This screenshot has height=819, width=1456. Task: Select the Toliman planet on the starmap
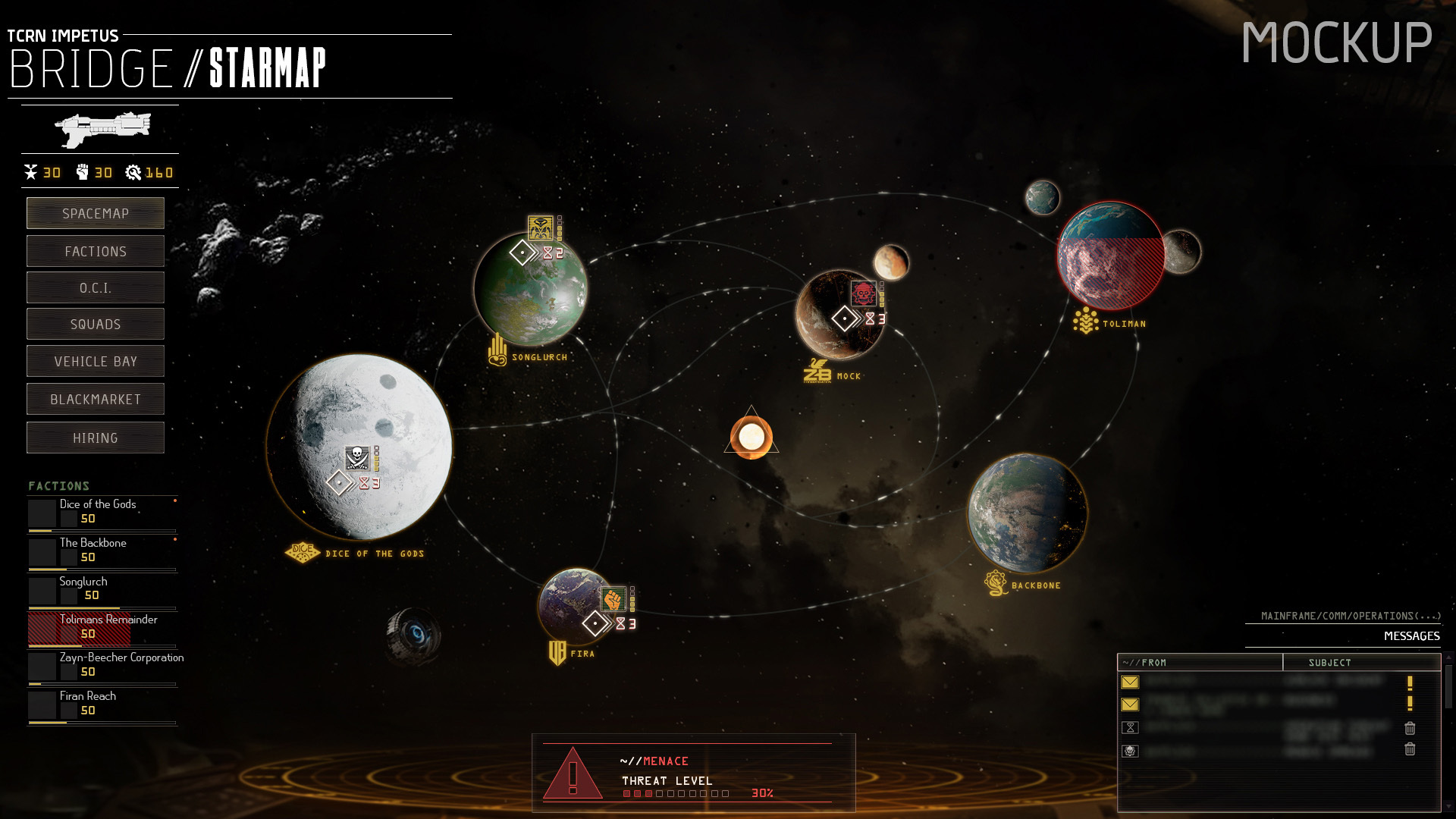[1111, 256]
